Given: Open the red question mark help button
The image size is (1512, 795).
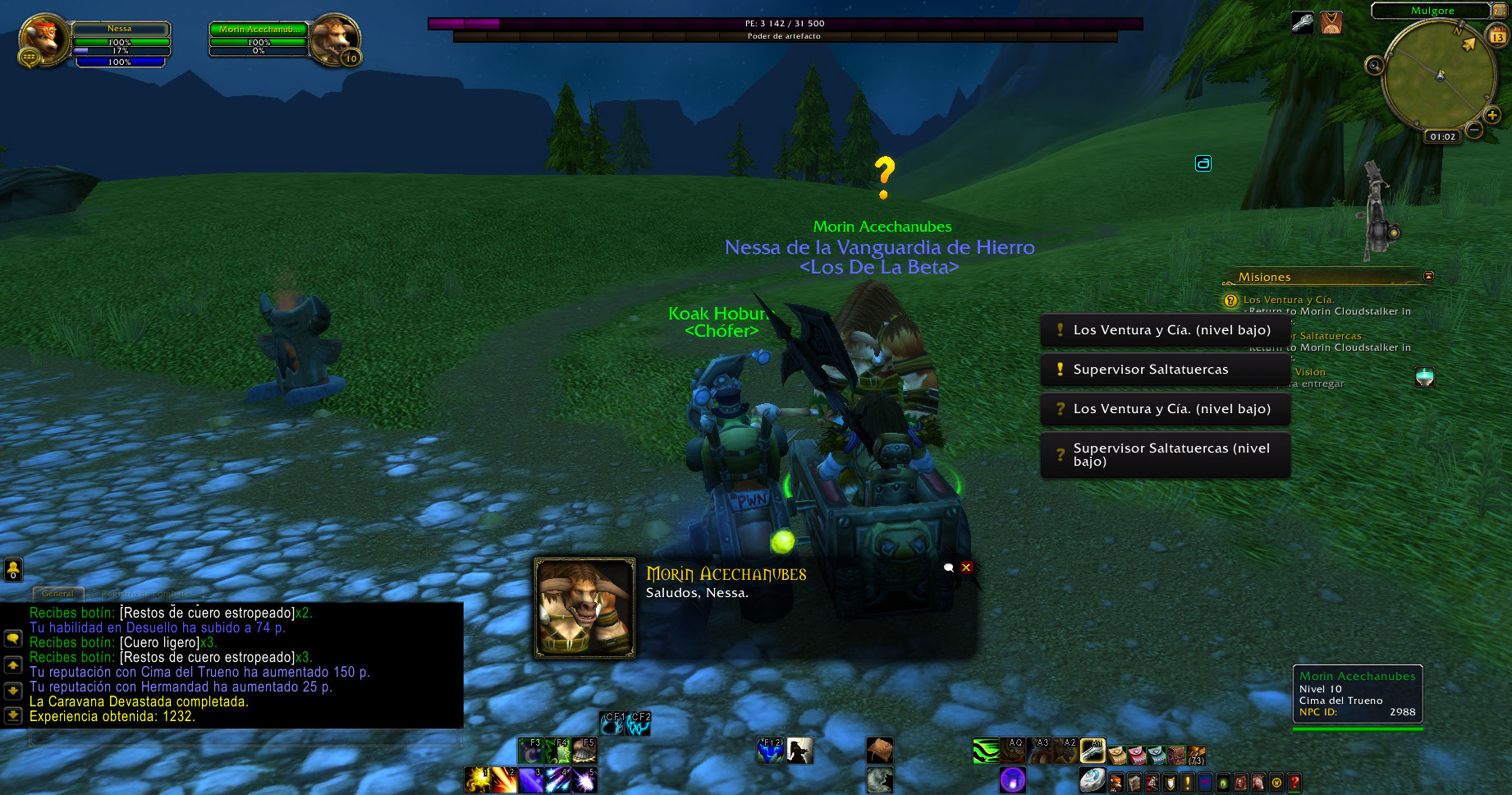Looking at the screenshot, I should pyautogui.click(x=1294, y=783).
